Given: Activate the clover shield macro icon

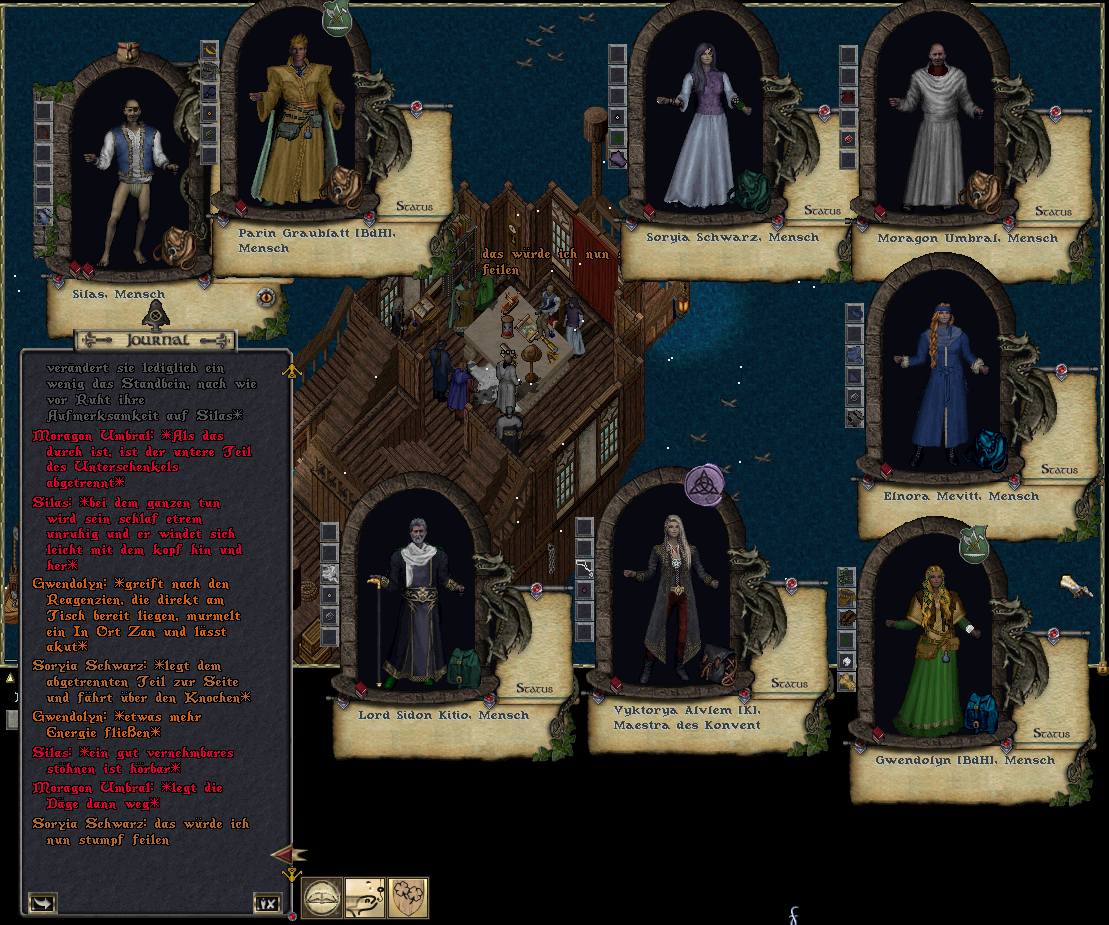Looking at the screenshot, I should [408, 897].
